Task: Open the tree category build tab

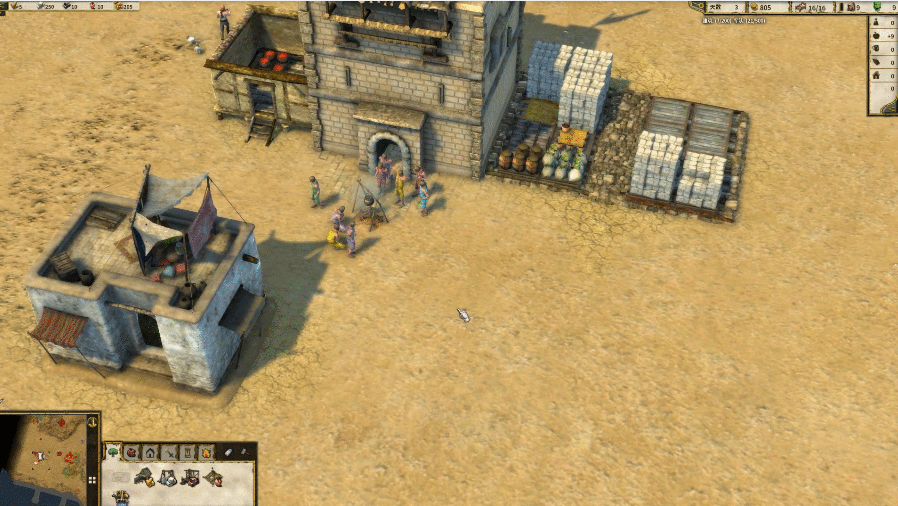Action: [x=113, y=453]
